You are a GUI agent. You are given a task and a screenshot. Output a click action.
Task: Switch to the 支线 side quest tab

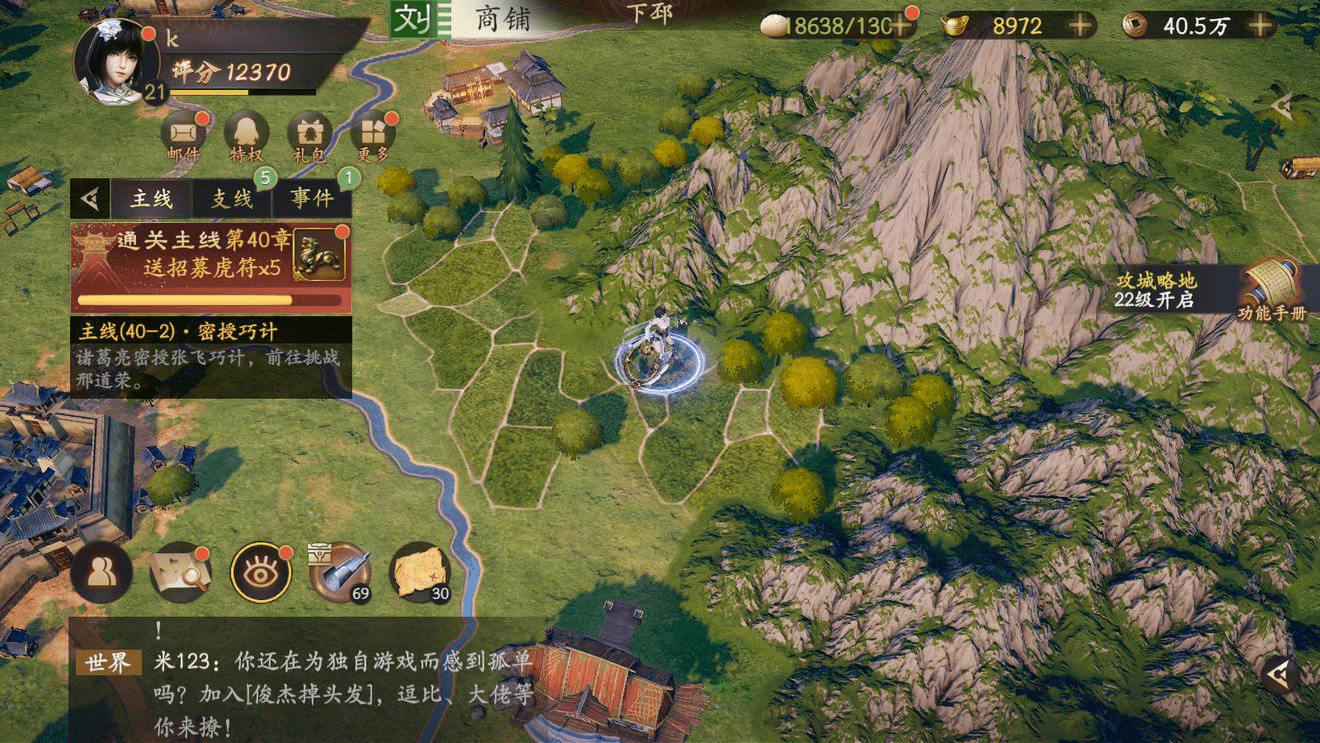[x=232, y=199]
